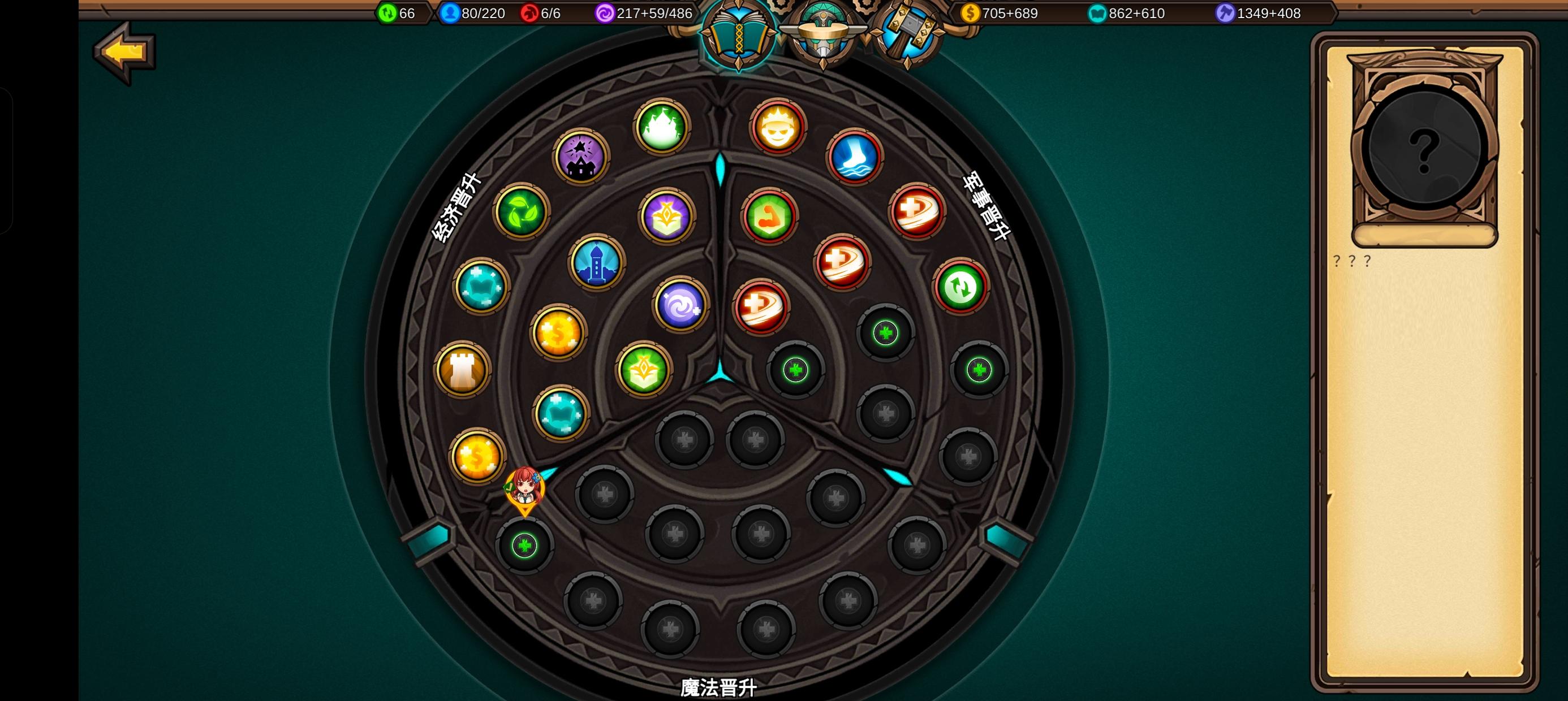Screen dimensions: 1568x701
Task: Select the green circular arrows talent in military section
Action: pyautogui.click(x=962, y=286)
